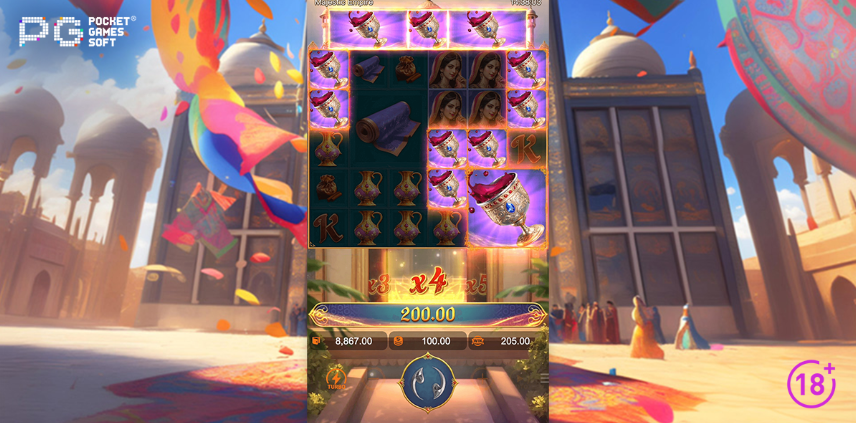
Task: Open the bet amount panel showing 100.00
Action: pyautogui.click(x=428, y=341)
